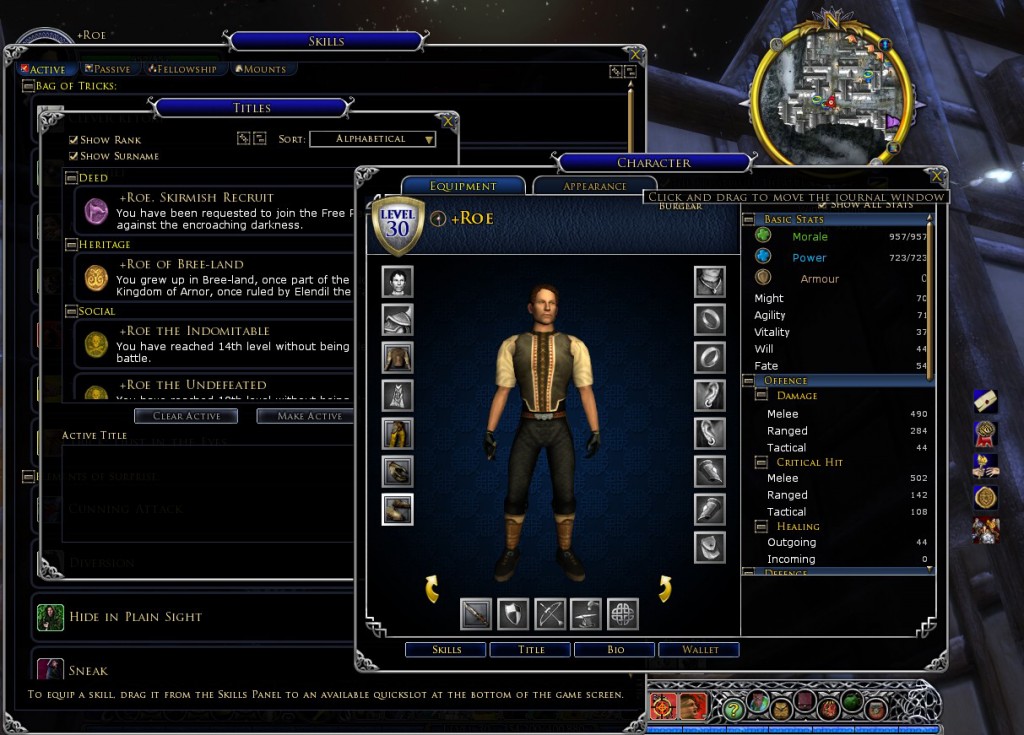Open the Passive skills tab

coord(108,69)
